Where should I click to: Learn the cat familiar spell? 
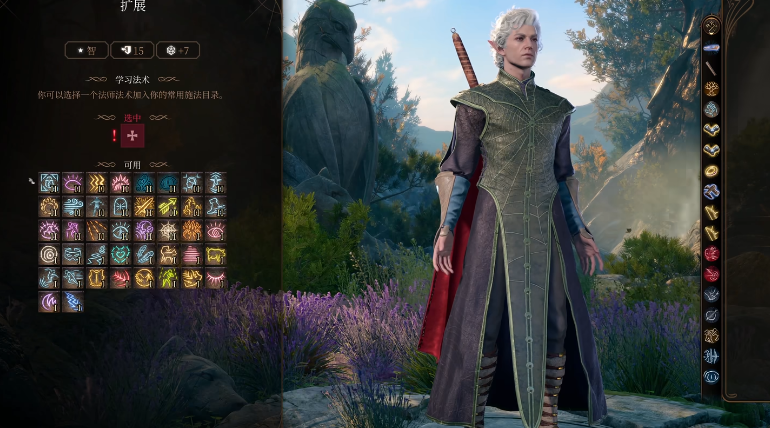[x=168, y=255]
